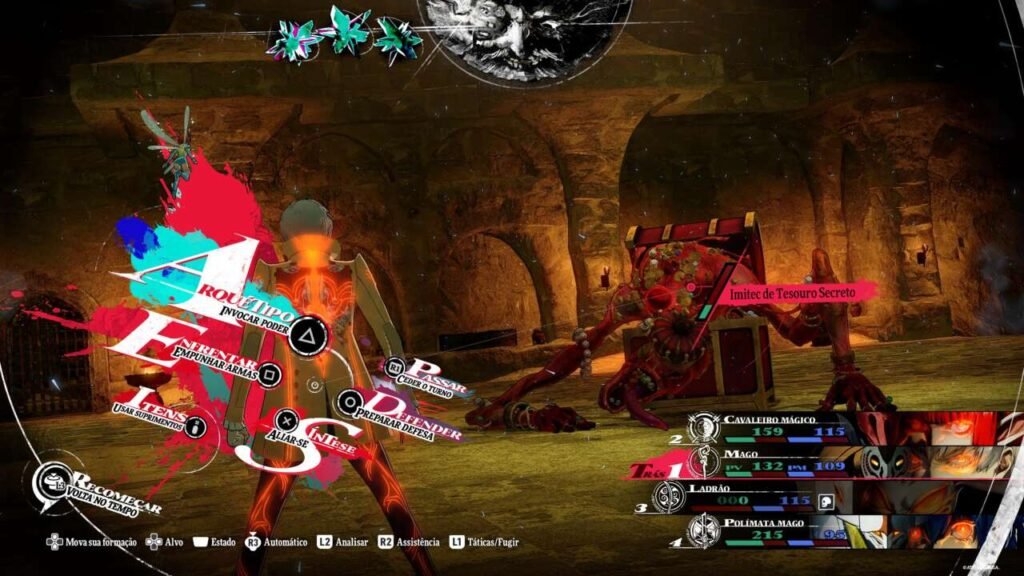Click the Assistência option
Screen dimensions: 1024x576
[409, 542]
